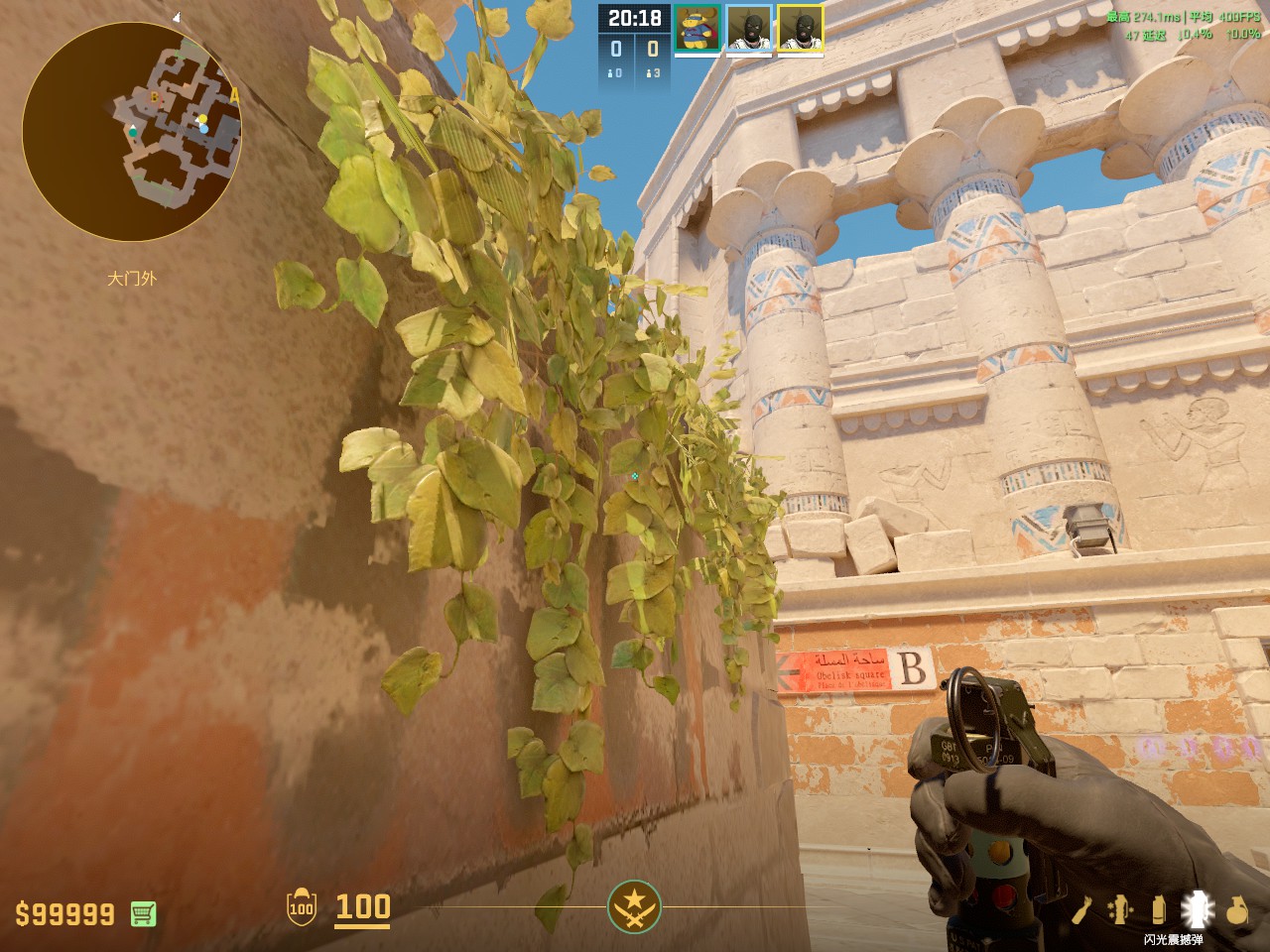Click the Terrorist team star emblem

point(634,906)
